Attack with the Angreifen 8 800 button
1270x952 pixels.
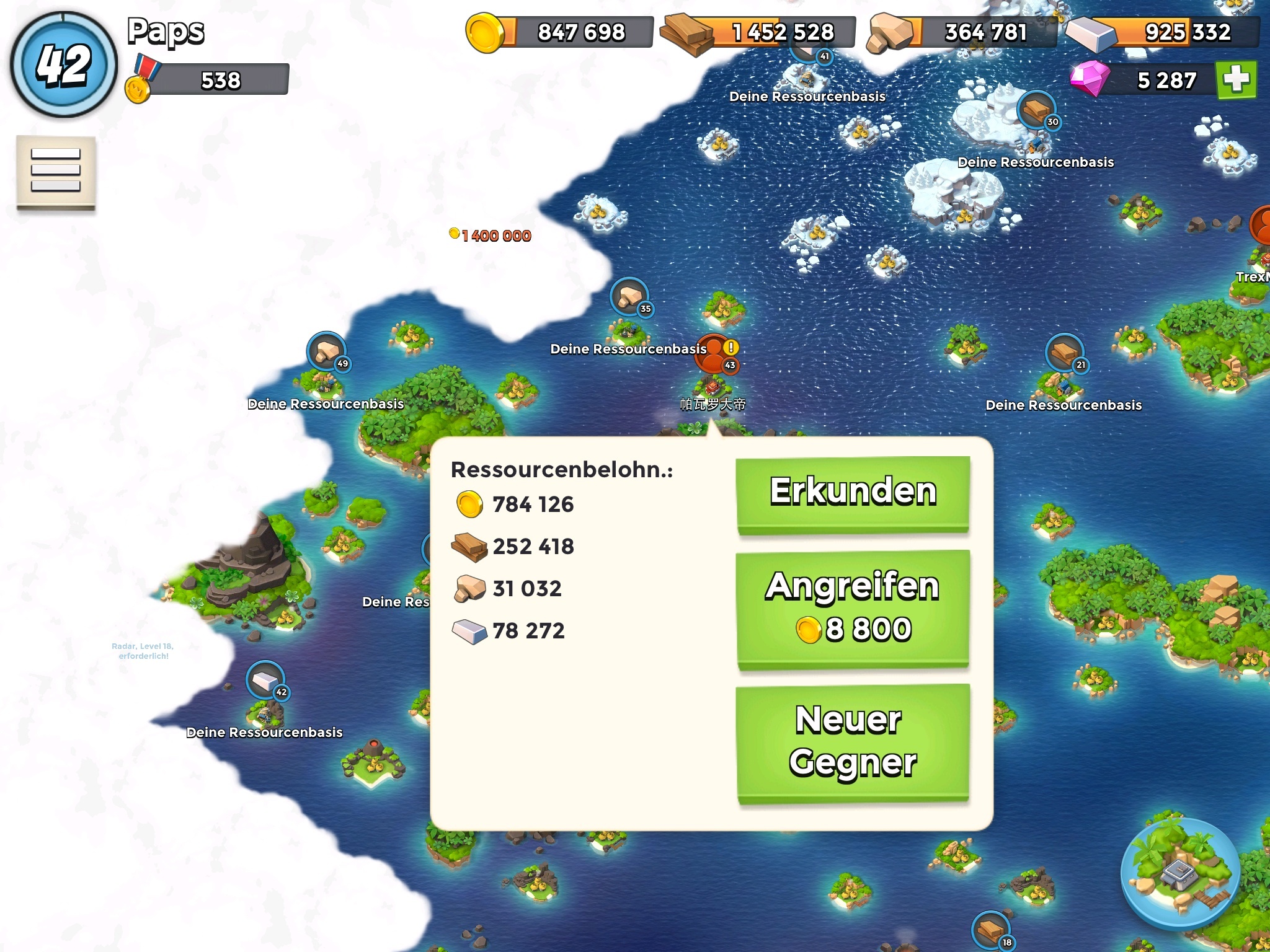853,608
